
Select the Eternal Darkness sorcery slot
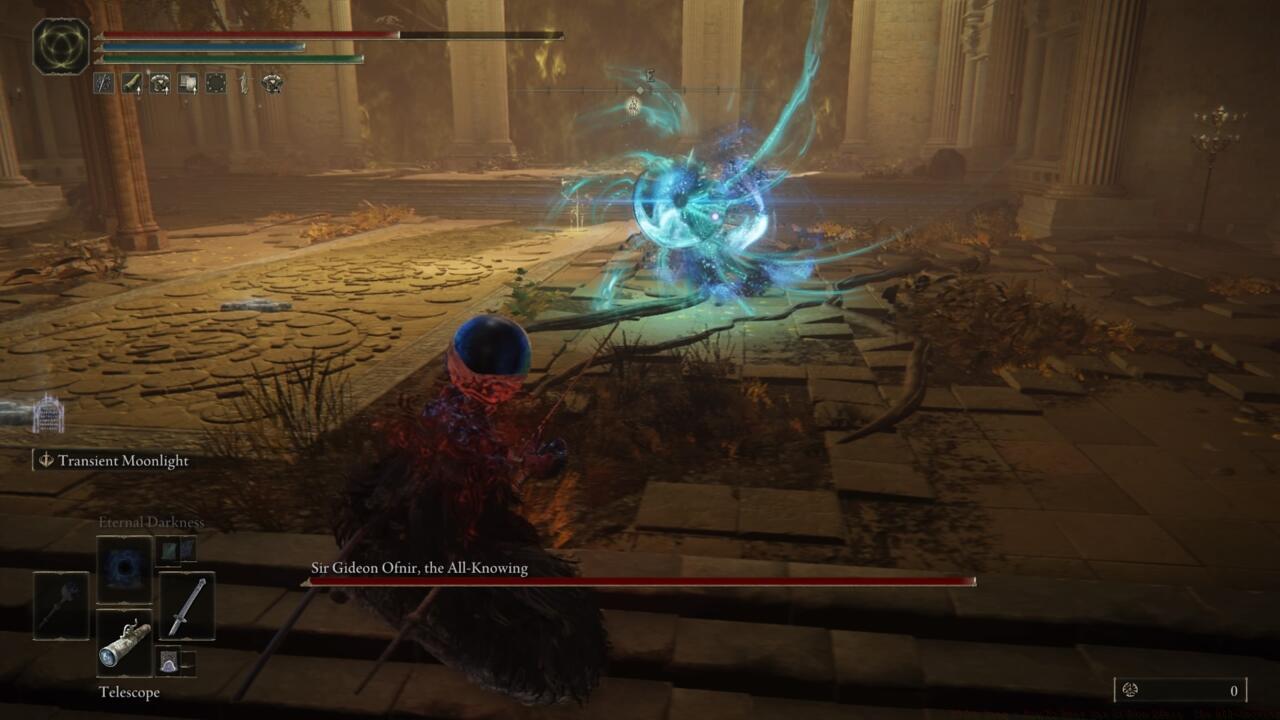coord(123,564)
